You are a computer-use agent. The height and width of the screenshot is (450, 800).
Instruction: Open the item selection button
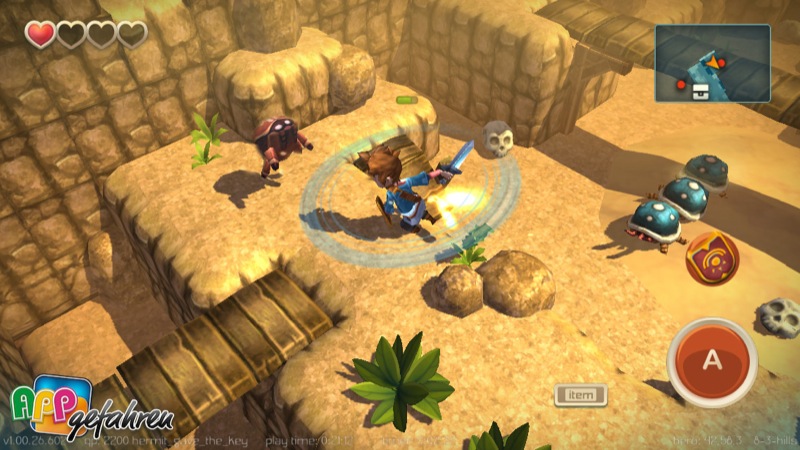581,395
